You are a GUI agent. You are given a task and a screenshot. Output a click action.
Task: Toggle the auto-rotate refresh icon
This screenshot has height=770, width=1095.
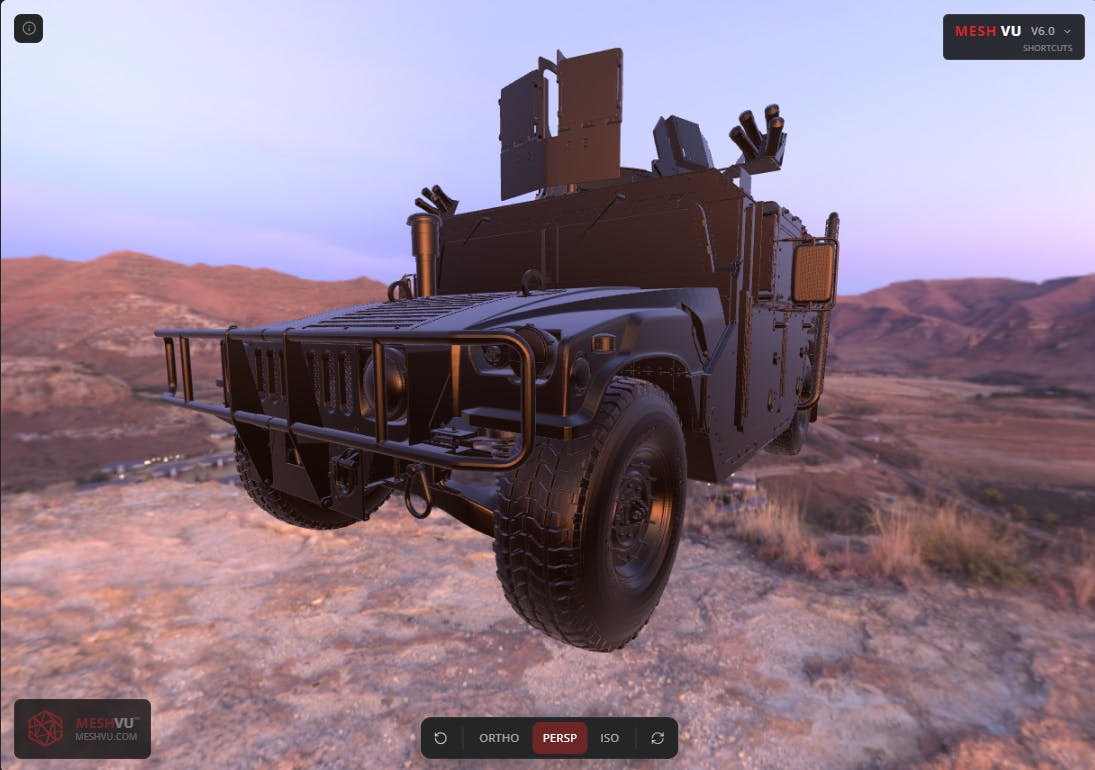657,738
